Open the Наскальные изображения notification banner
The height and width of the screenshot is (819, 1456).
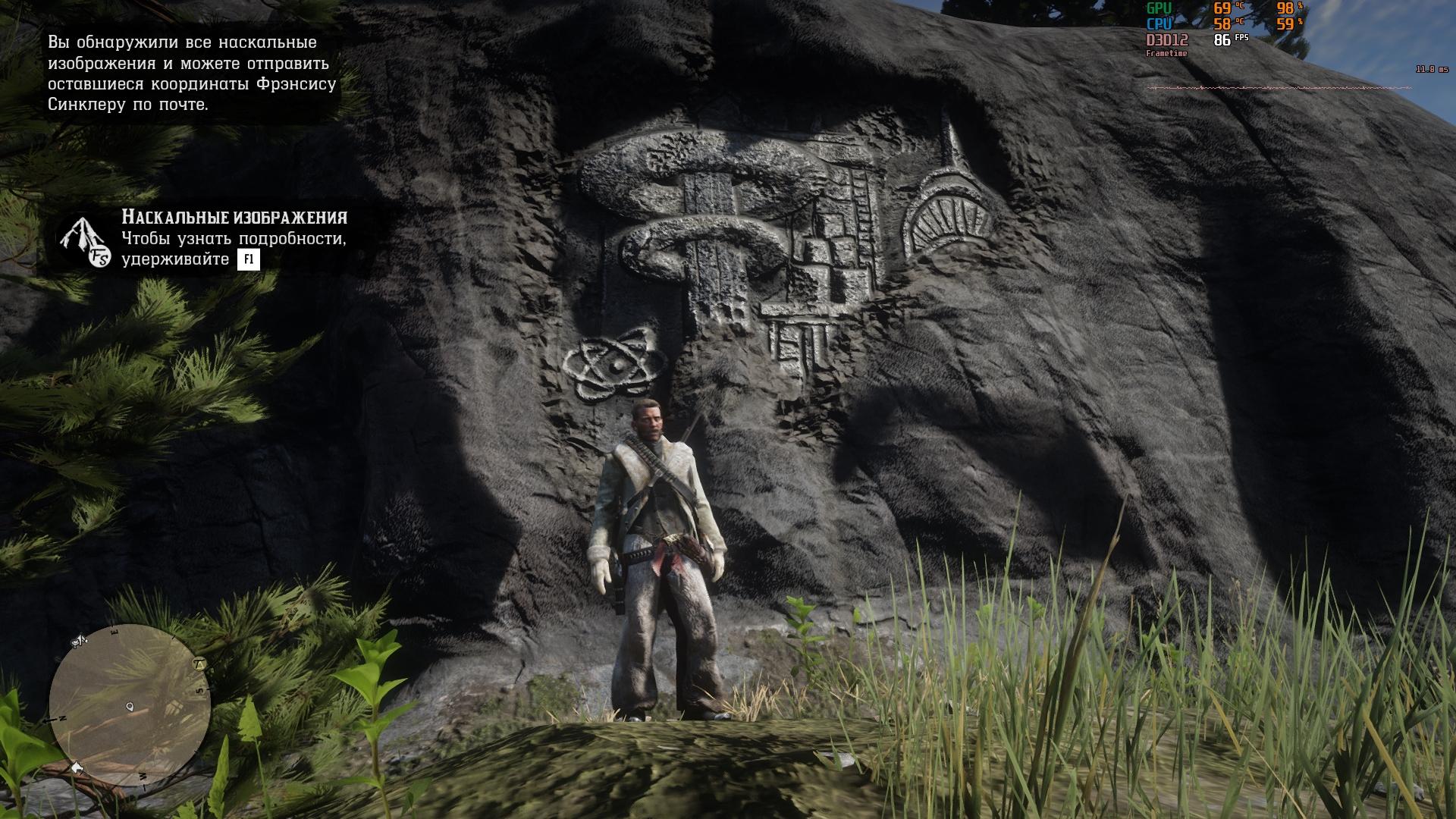click(220, 238)
